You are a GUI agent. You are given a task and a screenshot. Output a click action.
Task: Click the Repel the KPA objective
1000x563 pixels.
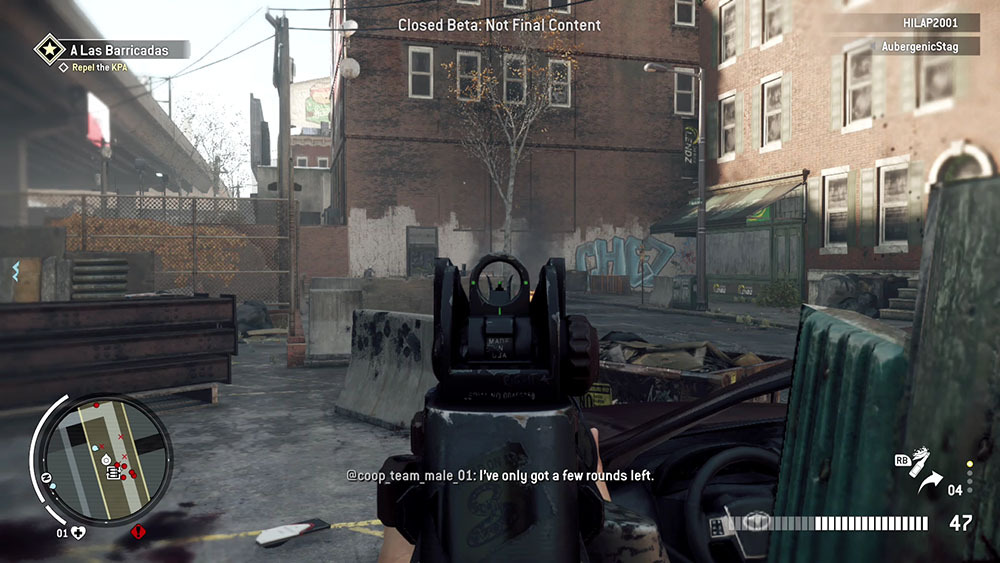pos(97,67)
